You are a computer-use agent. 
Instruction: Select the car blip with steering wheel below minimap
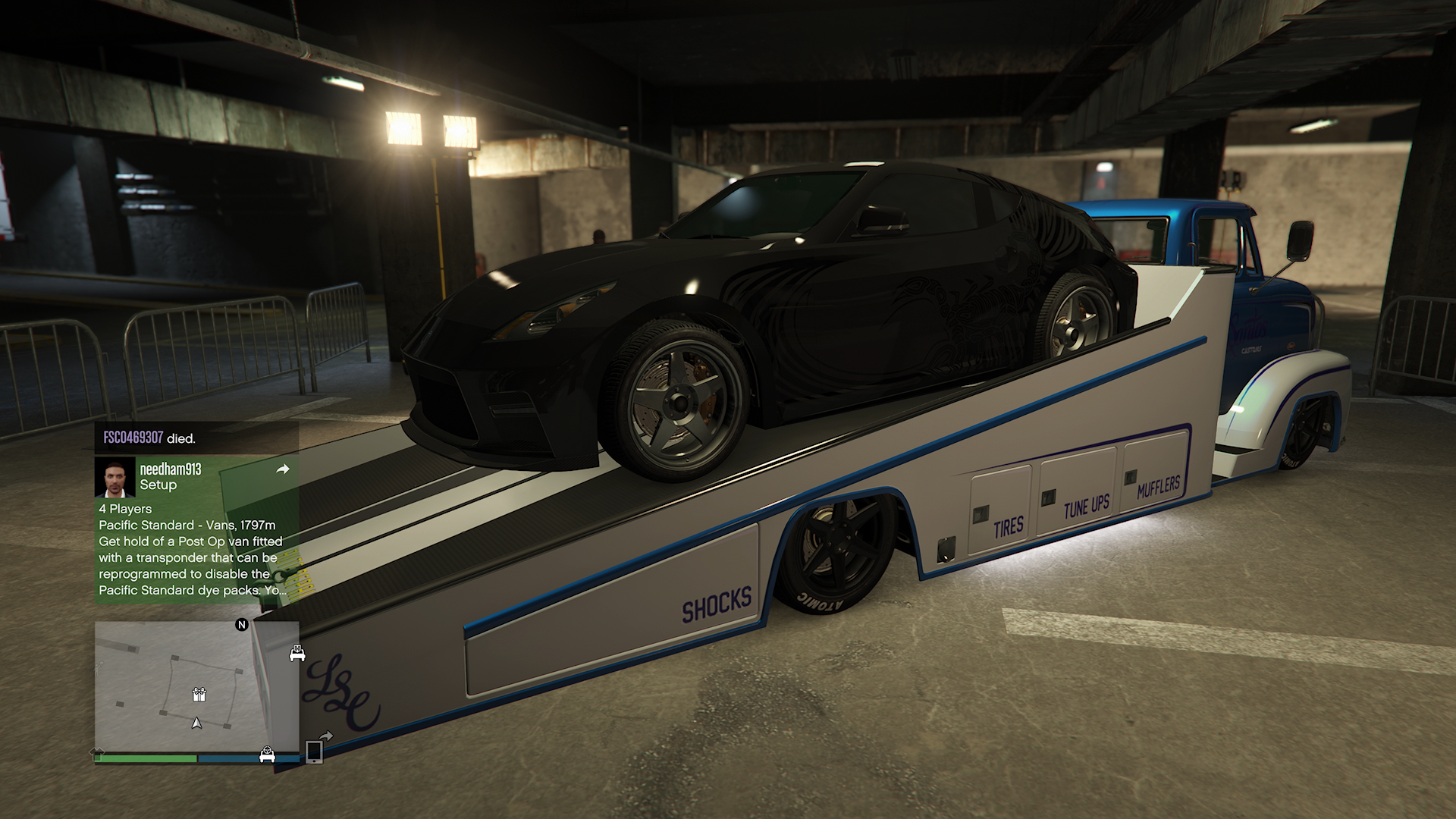(267, 754)
